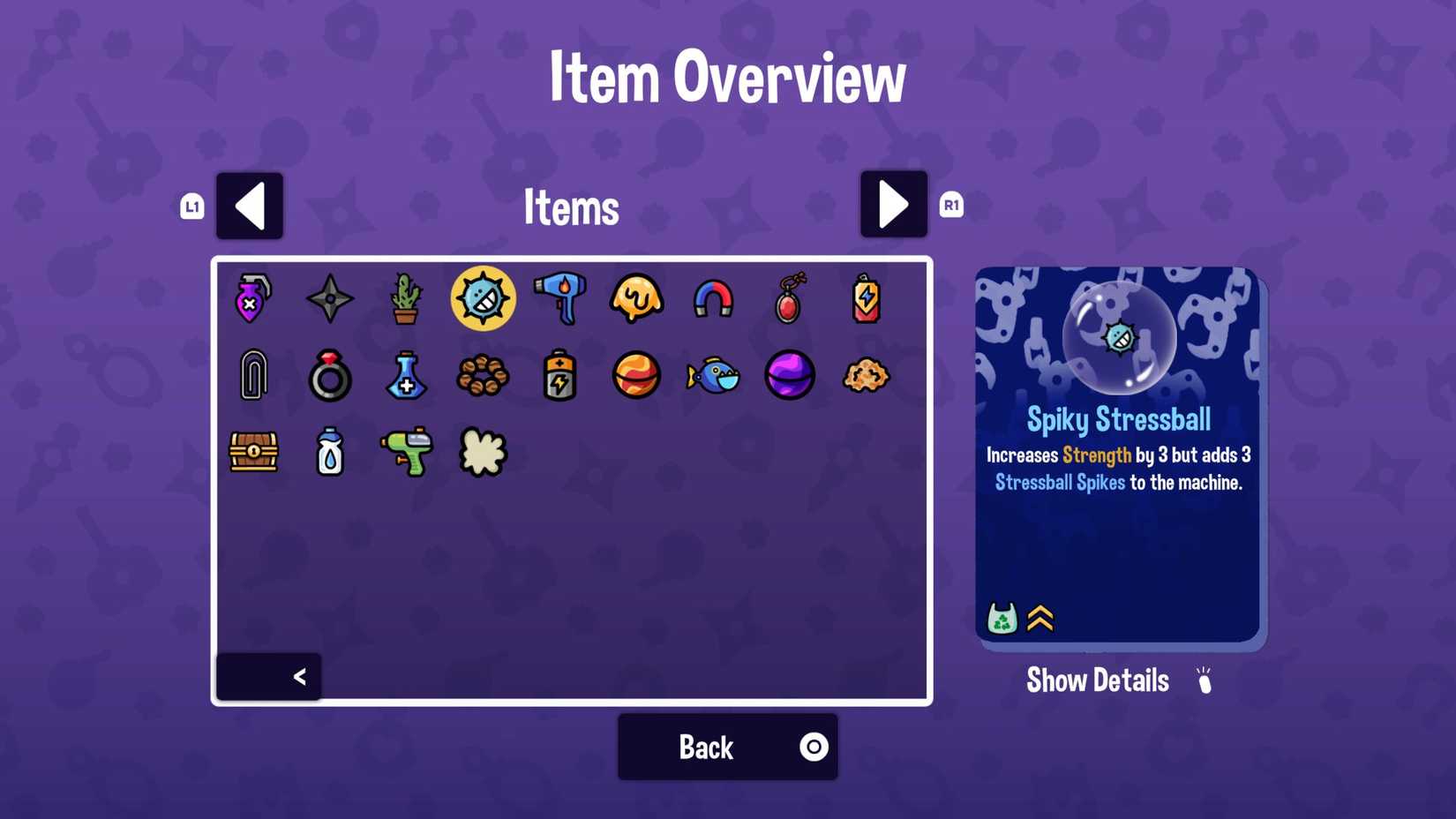Choose the treasure chest item
This screenshot has height=819, width=1456.
(252, 453)
